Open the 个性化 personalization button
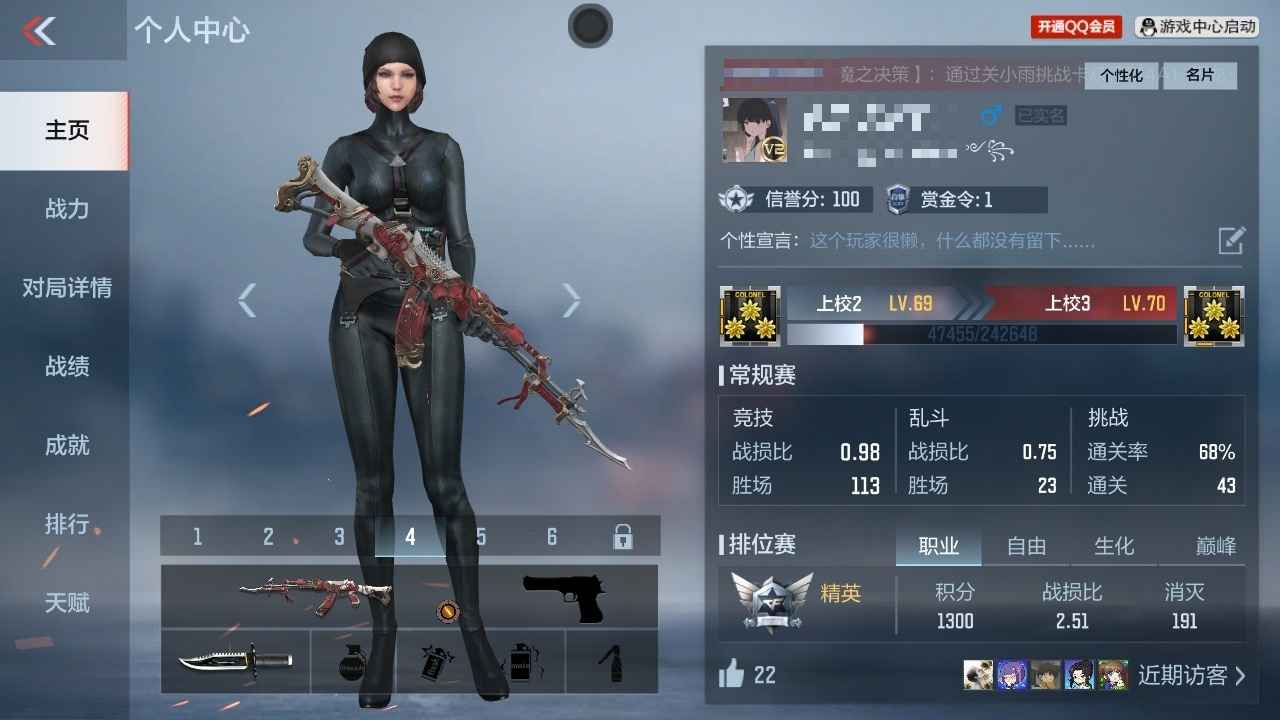The width and height of the screenshot is (1280, 720). pos(1121,76)
